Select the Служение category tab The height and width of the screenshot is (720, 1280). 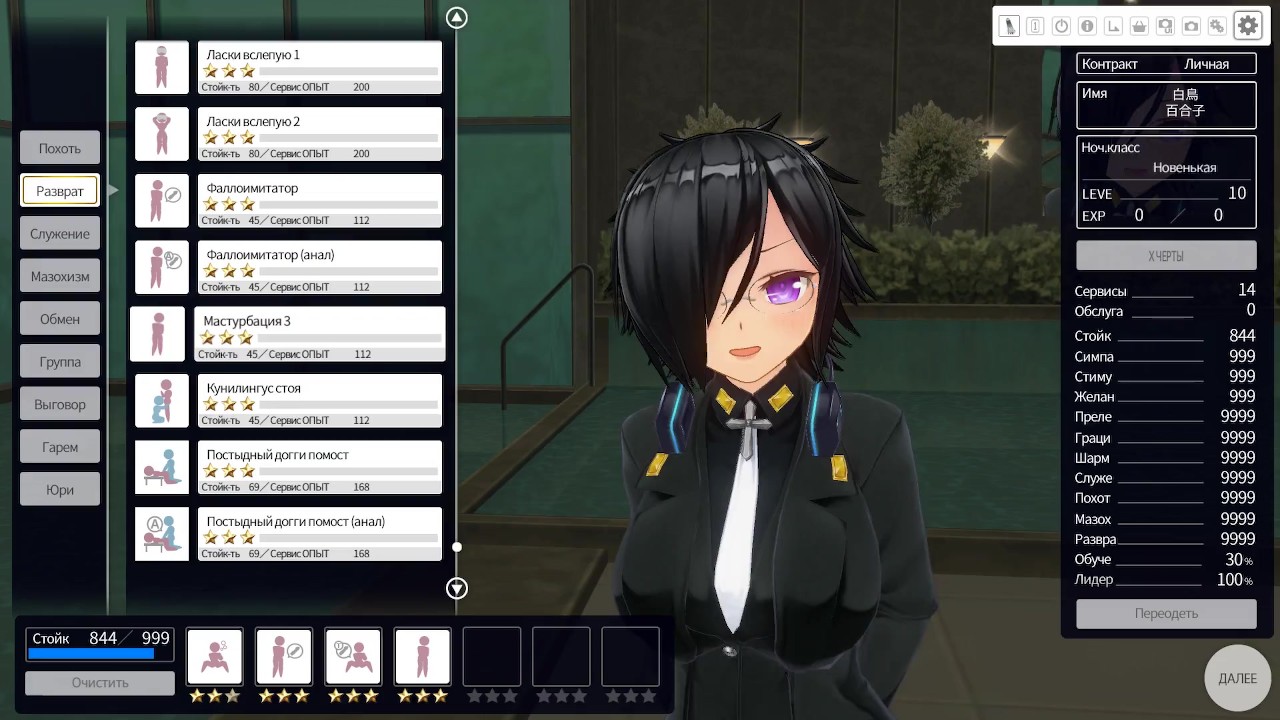[60, 234]
